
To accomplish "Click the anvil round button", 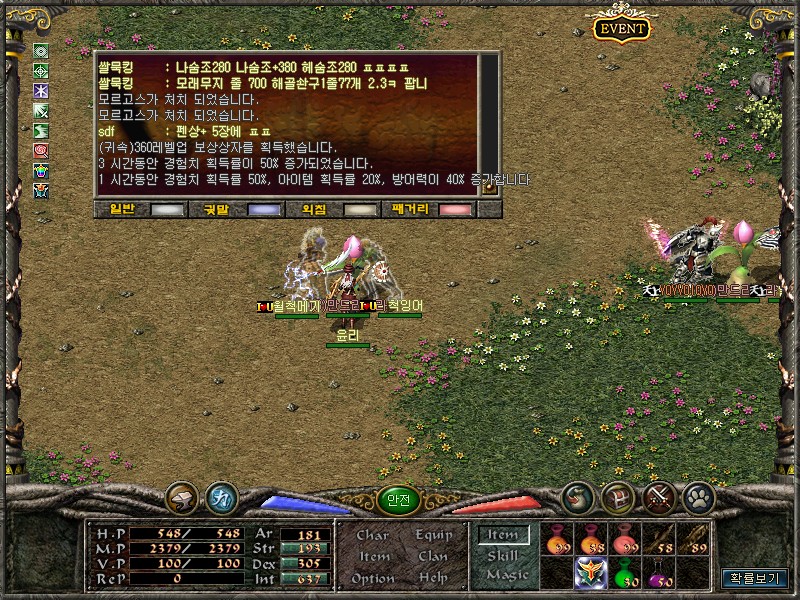I will tap(182, 497).
